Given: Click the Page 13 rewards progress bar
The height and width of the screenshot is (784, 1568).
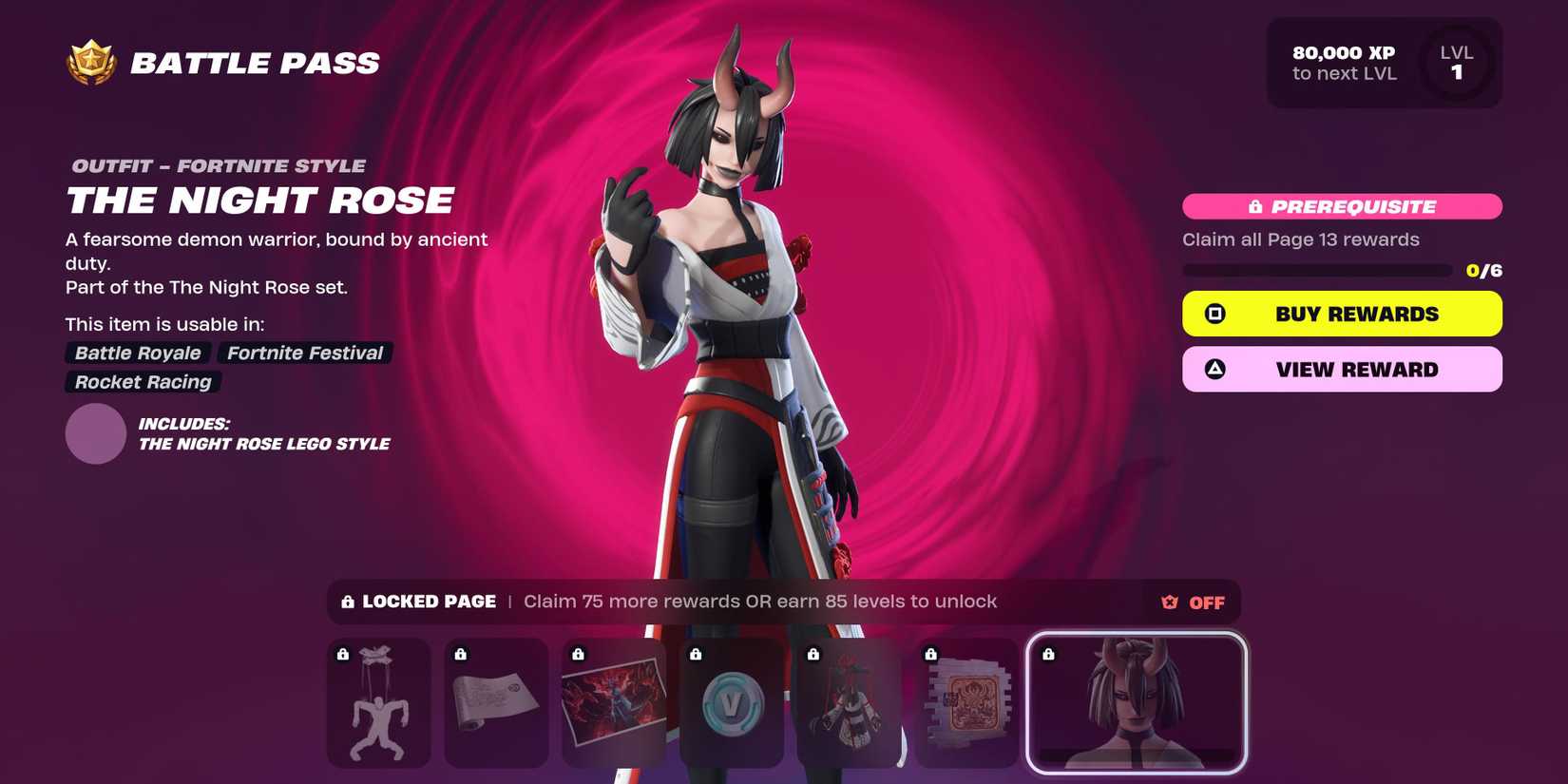Looking at the screenshot, I should click(x=1316, y=270).
